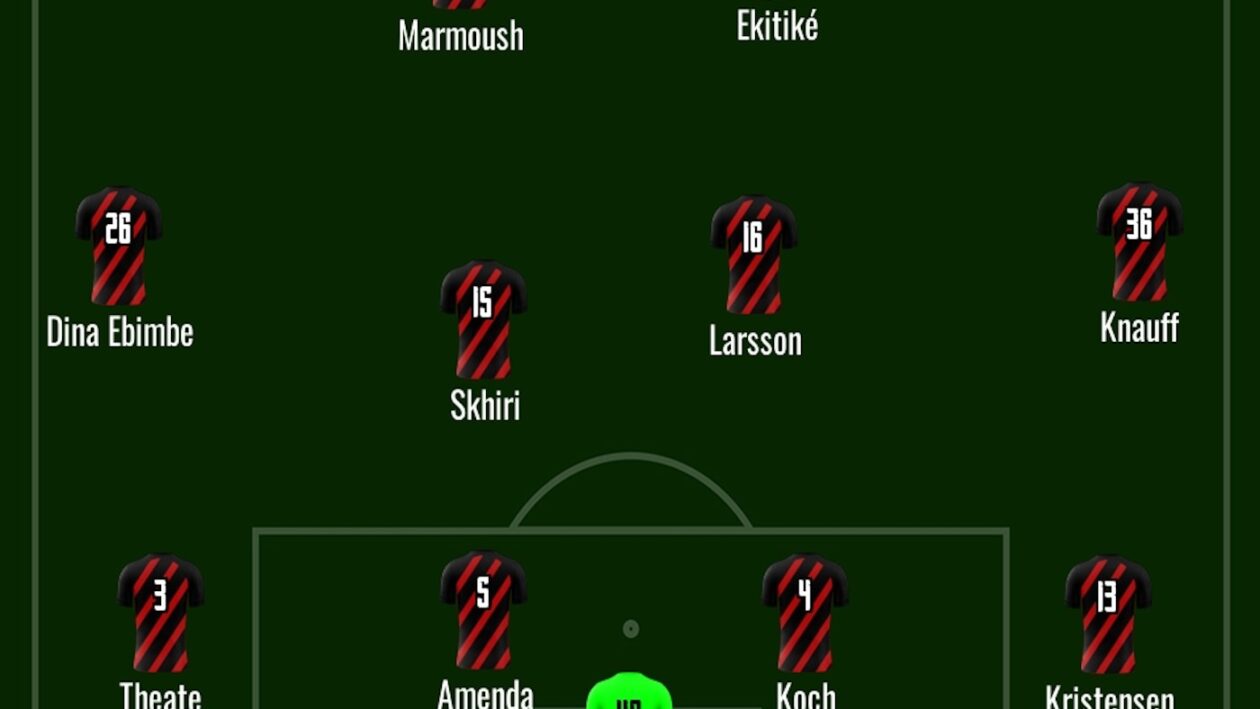Click the Ekitiké player name label
Image resolution: width=1260 pixels, height=709 pixels.
coord(777,26)
